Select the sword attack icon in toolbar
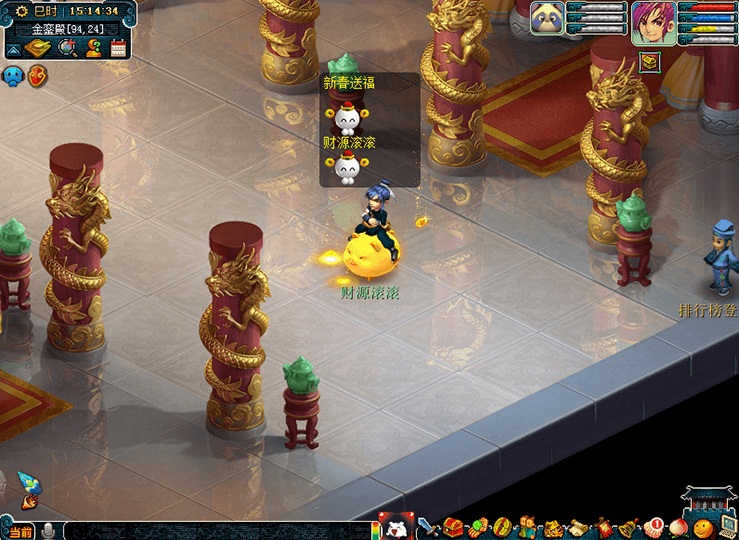Image resolution: width=739 pixels, height=540 pixels. click(x=429, y=527)
